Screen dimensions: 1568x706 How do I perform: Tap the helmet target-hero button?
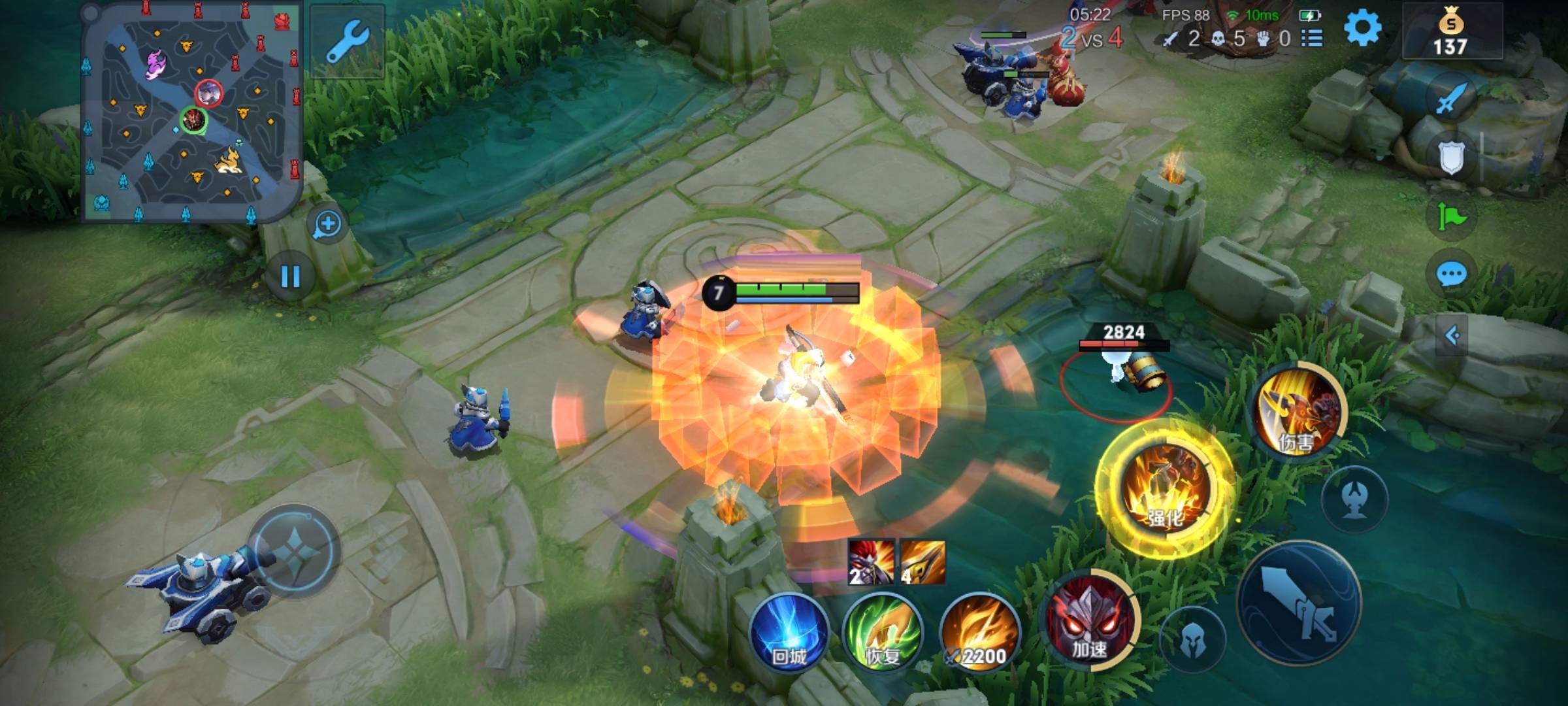tap(1194, 639)
